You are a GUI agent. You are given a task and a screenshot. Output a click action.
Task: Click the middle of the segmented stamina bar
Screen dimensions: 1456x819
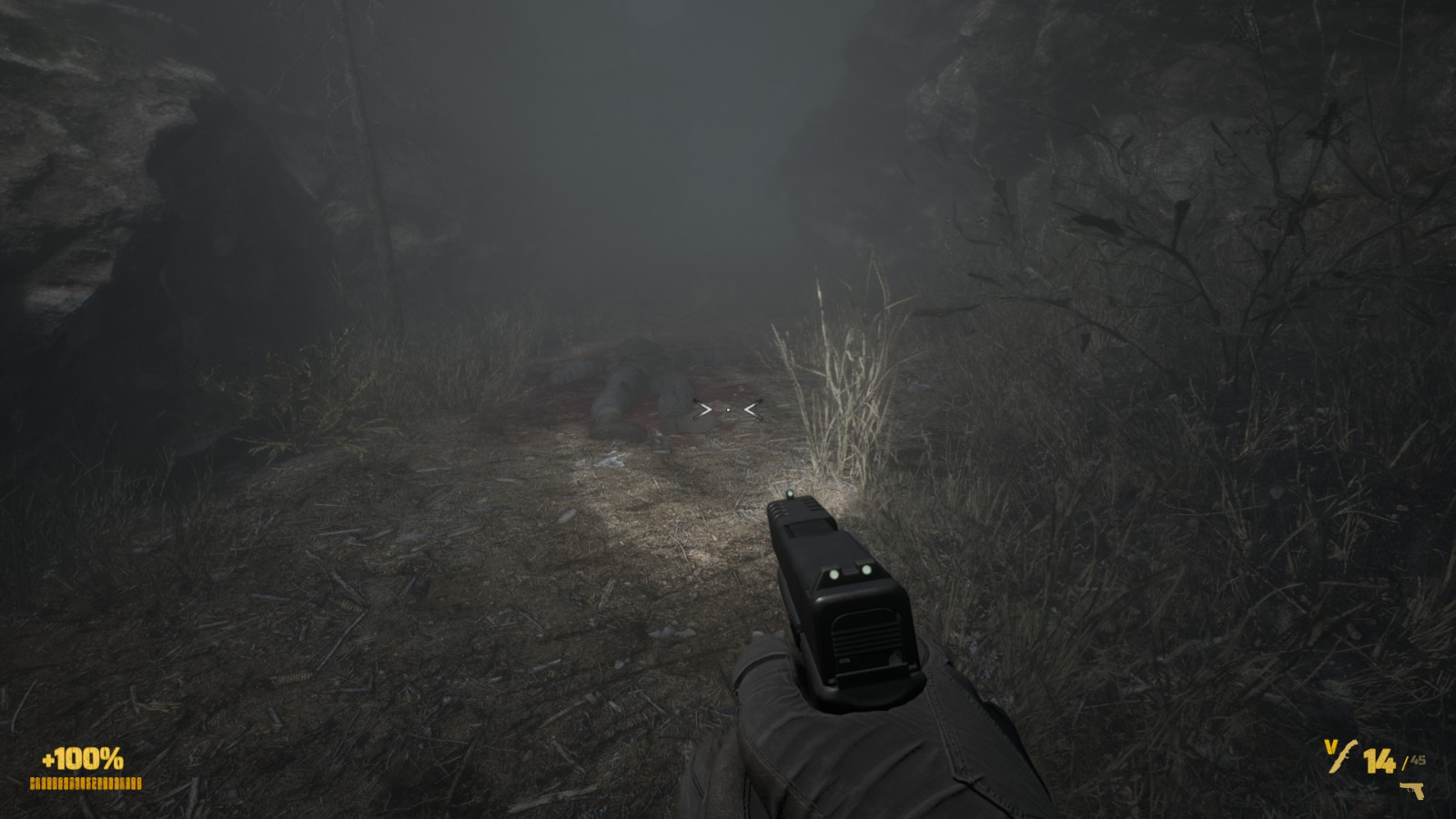point(86,784)
